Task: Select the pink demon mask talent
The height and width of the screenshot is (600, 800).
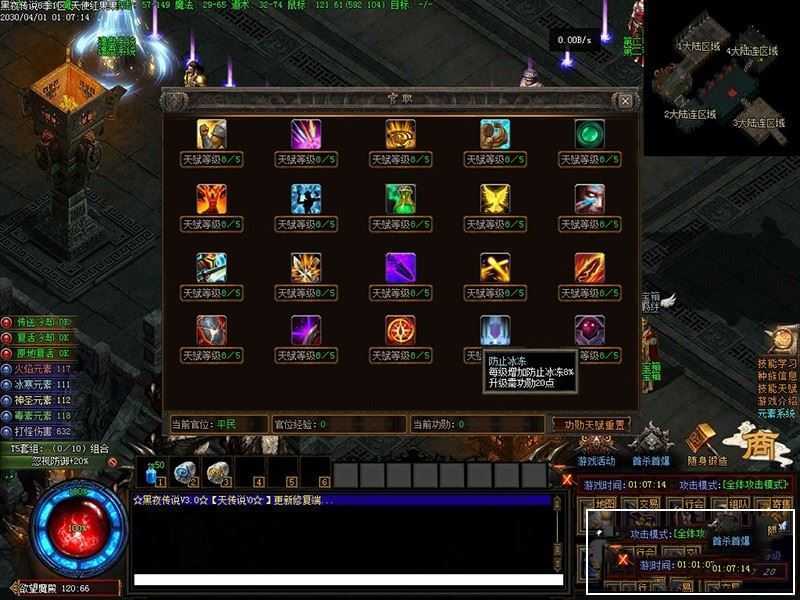Action: pos(589,331)
